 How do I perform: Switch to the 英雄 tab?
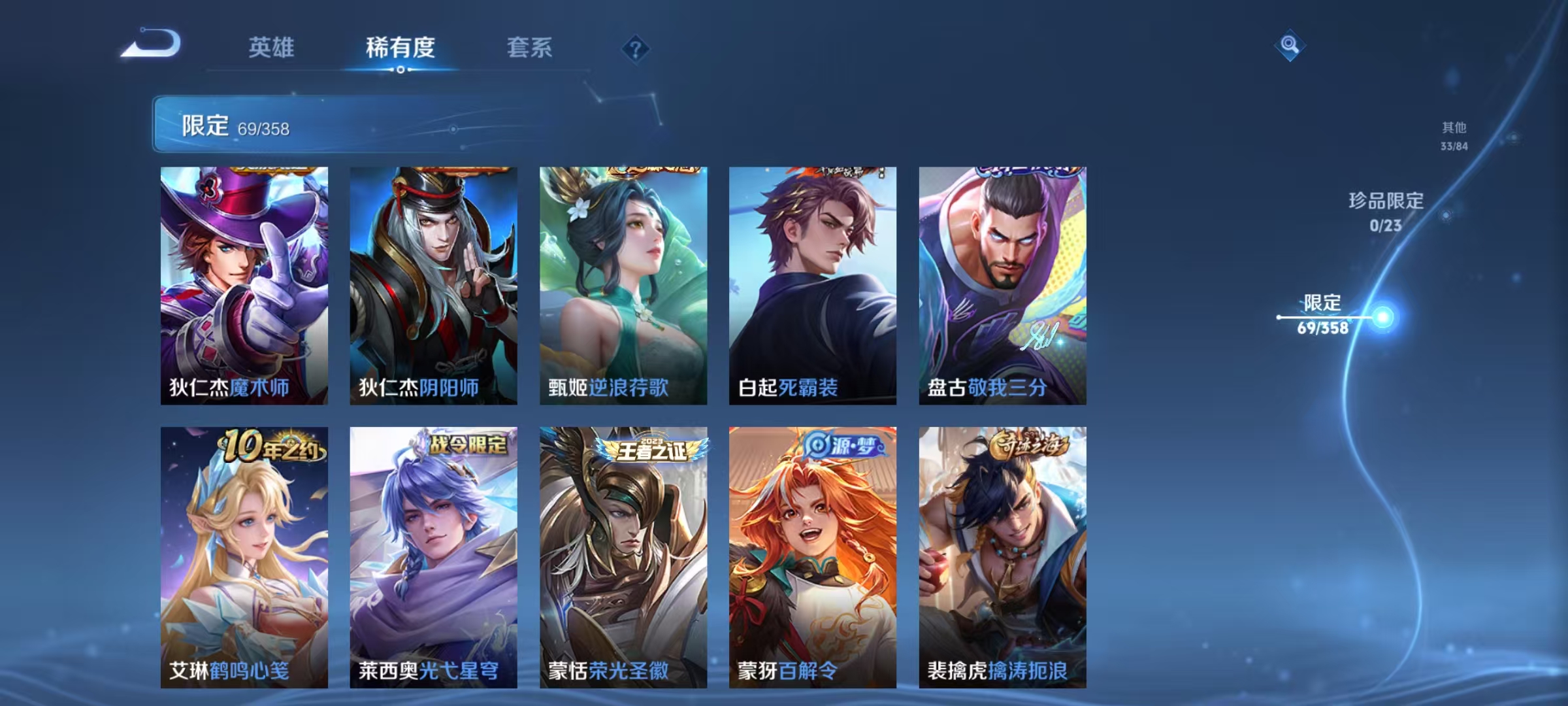pos(272,47)
